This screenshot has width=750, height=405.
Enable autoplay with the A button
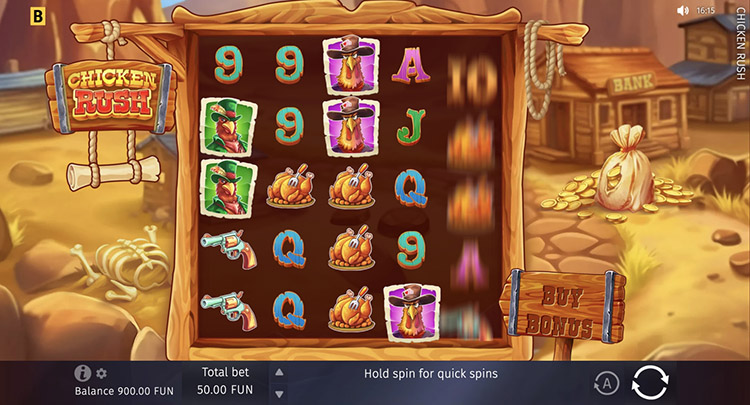tap(604, 382)
